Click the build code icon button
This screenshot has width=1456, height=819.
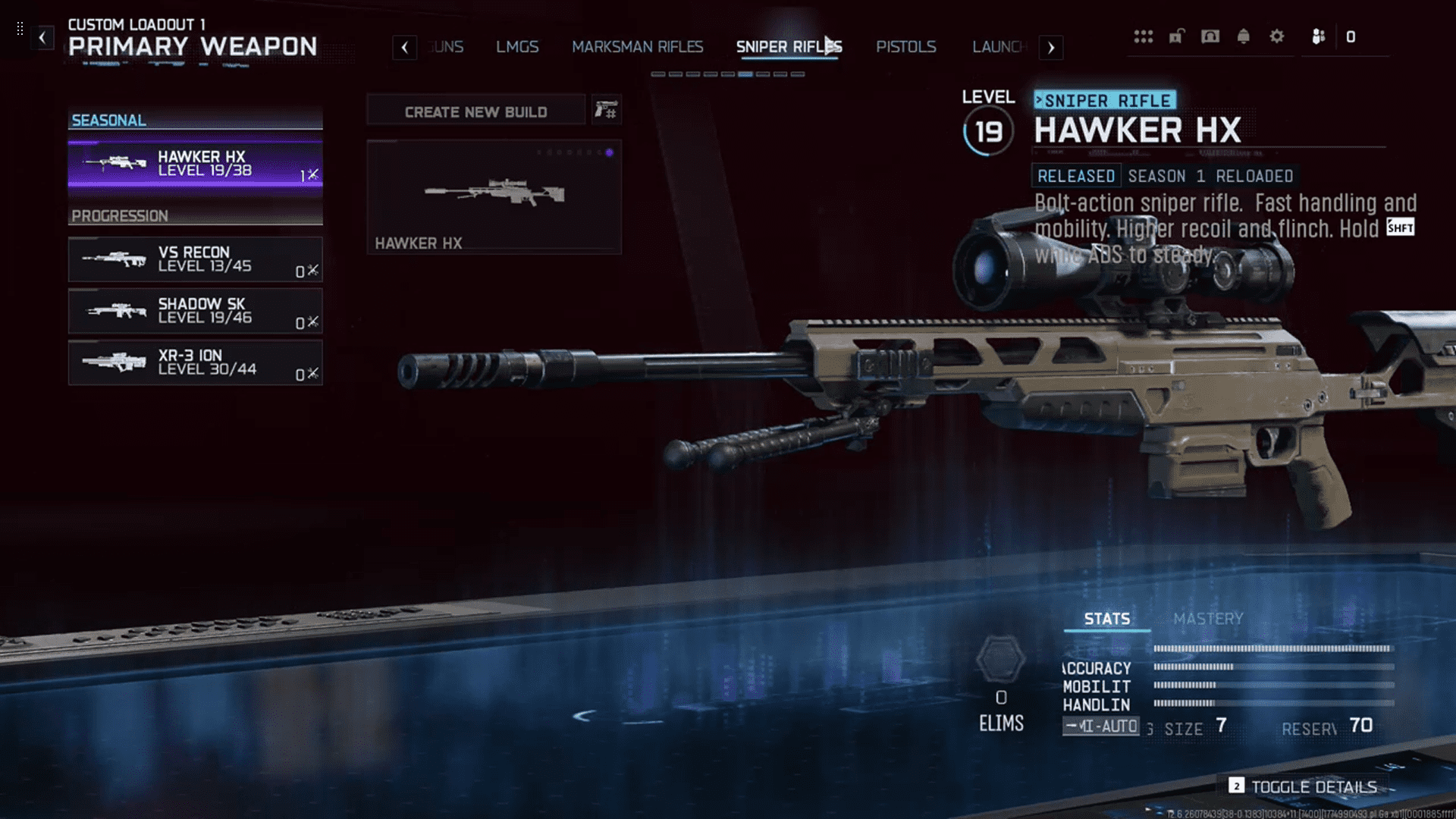606,111
